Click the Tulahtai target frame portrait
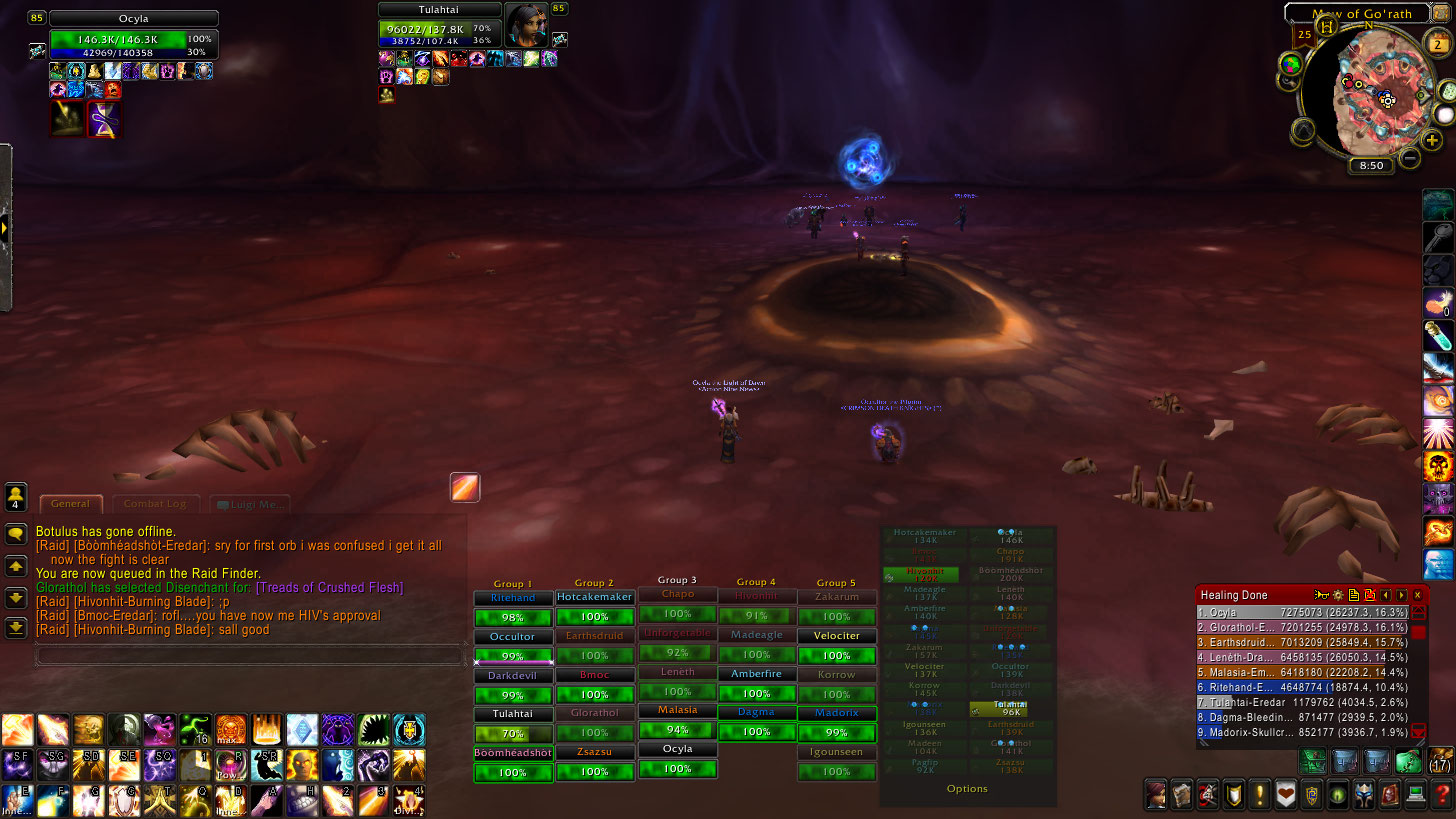The height and width of the screenshot is (819, 1456). [525, 25]
